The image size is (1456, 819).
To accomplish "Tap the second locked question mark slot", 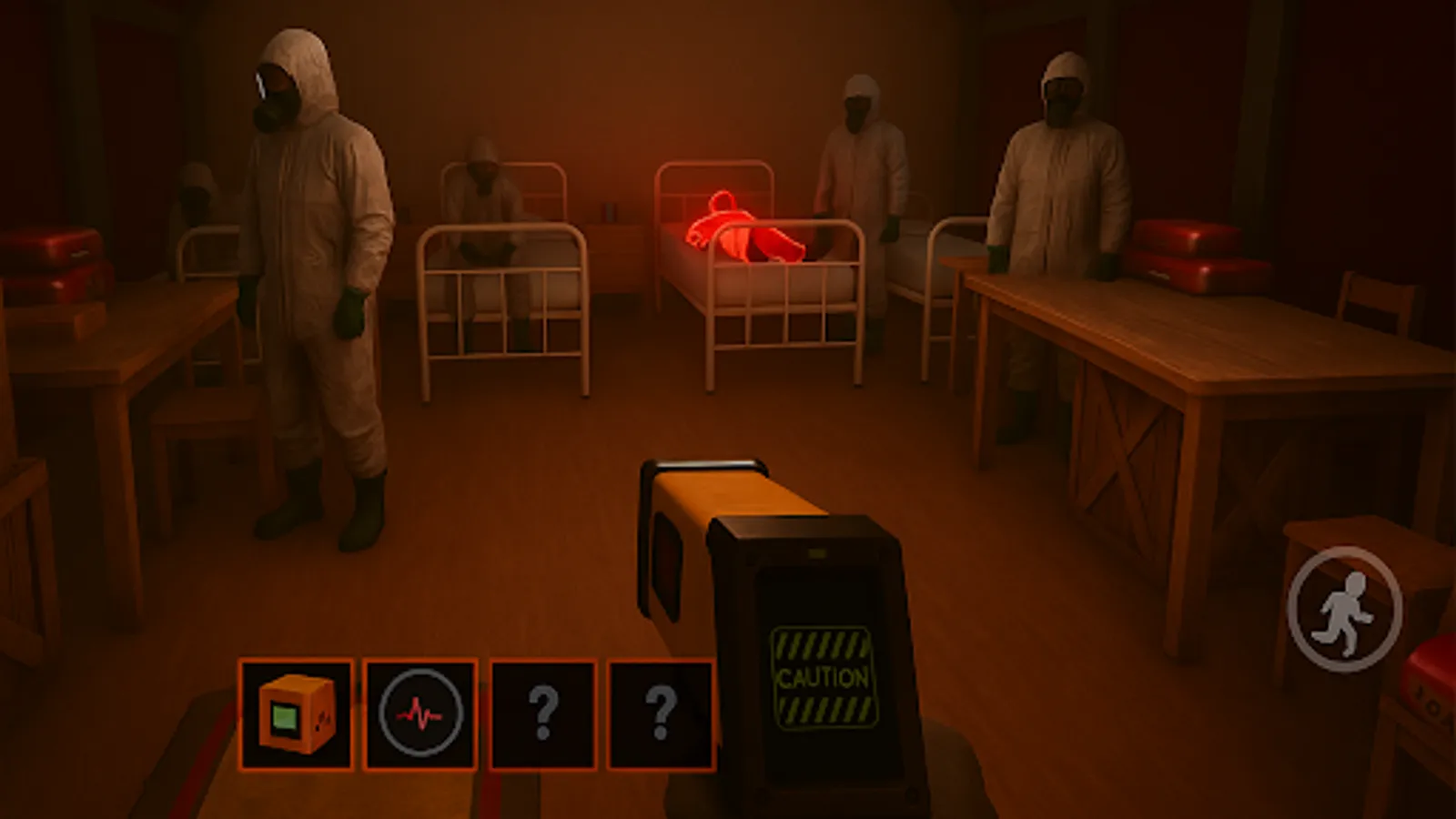I will (x=662, y=712).
